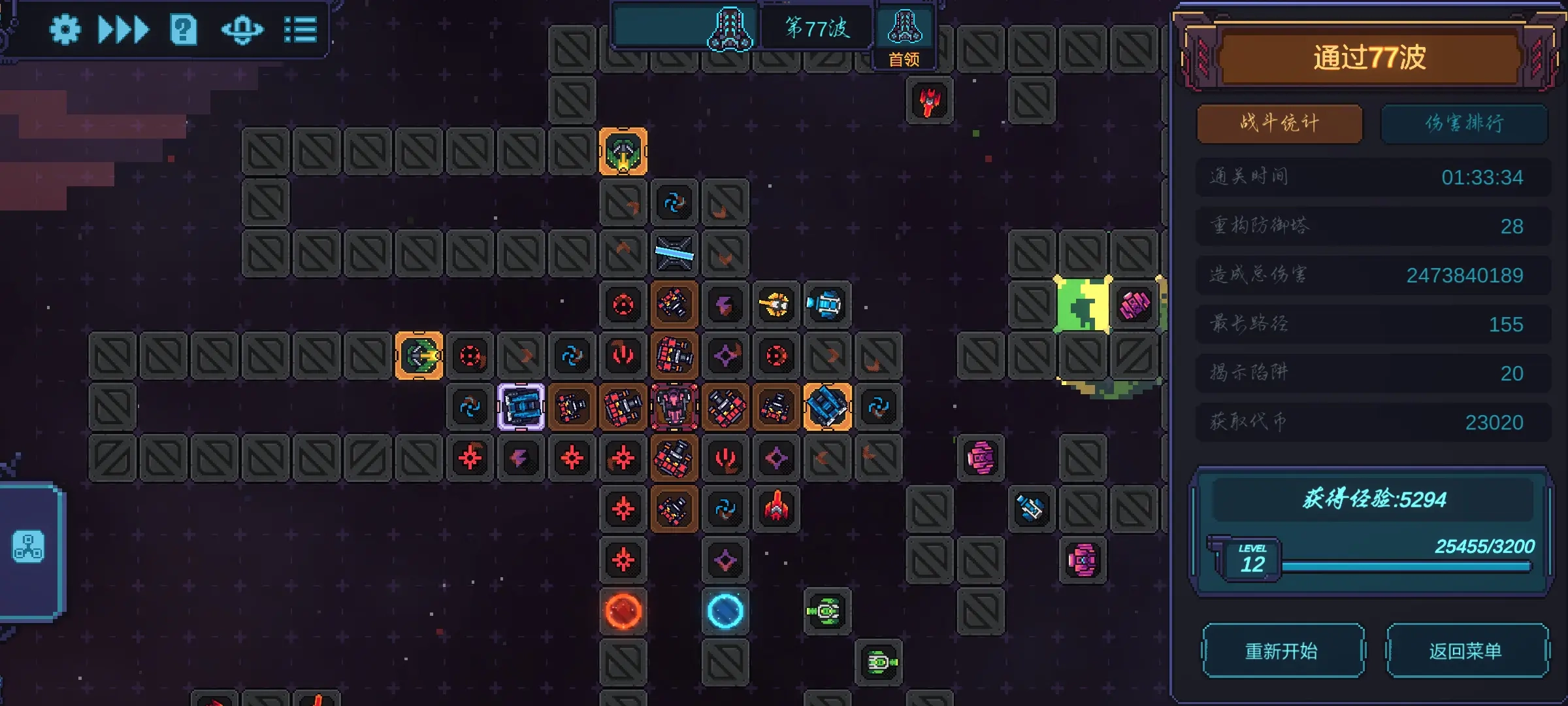The height and width of the screenshot is (706, 1568).
Task: Click the spaceship icon in top toolbar
Action: pyautogui.click(x=242, y=29)
